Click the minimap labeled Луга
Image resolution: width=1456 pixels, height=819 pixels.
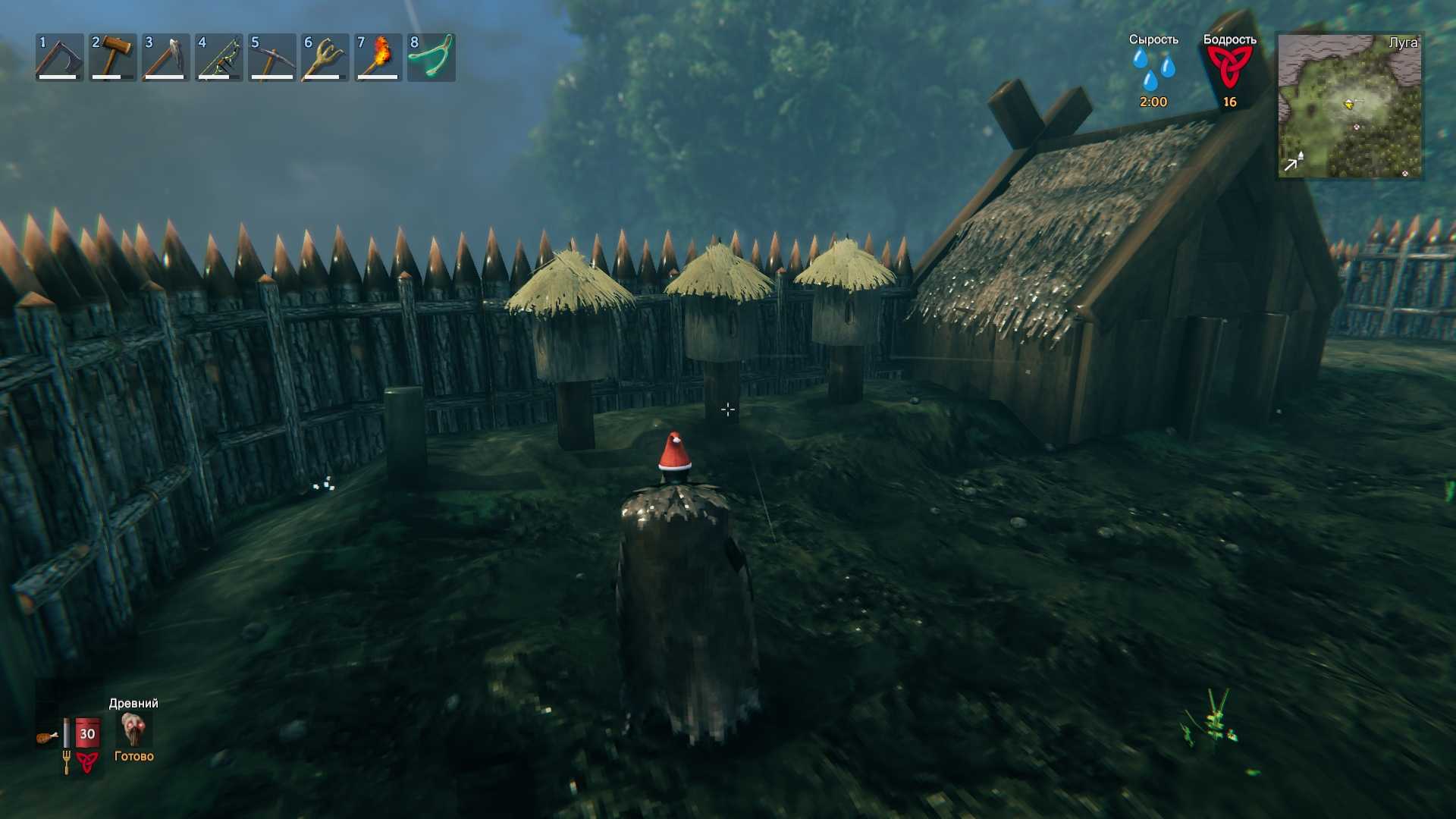1349,106
